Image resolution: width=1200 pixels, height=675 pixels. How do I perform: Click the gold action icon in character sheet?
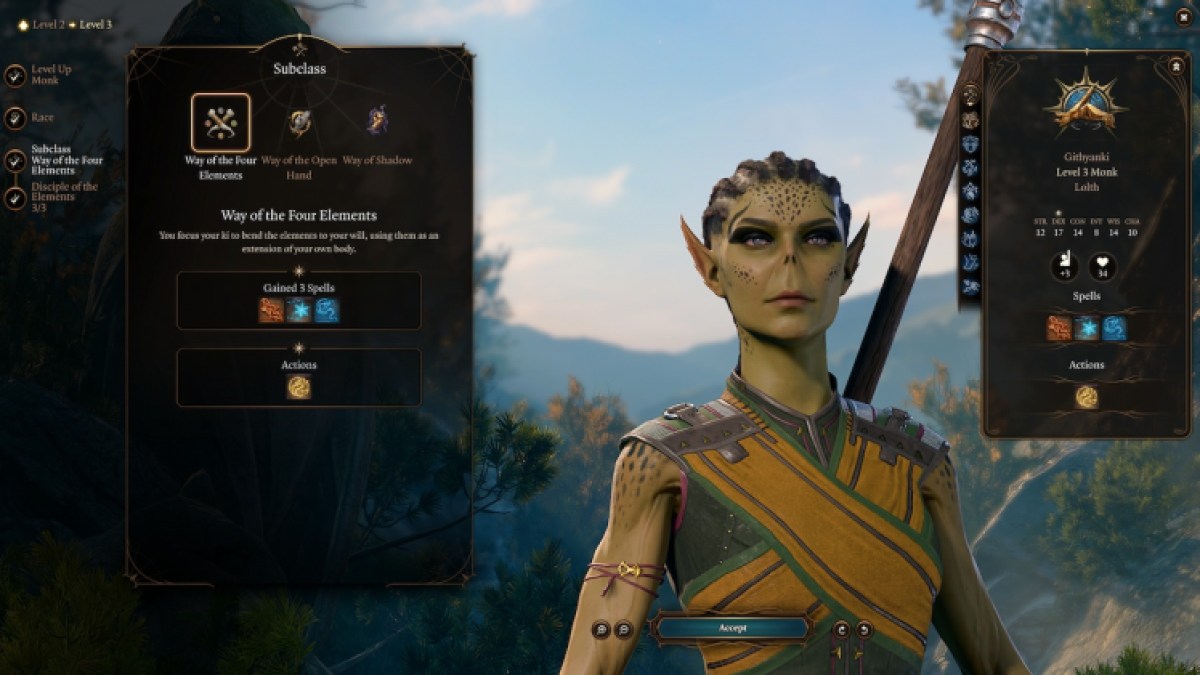point(1086,397)
